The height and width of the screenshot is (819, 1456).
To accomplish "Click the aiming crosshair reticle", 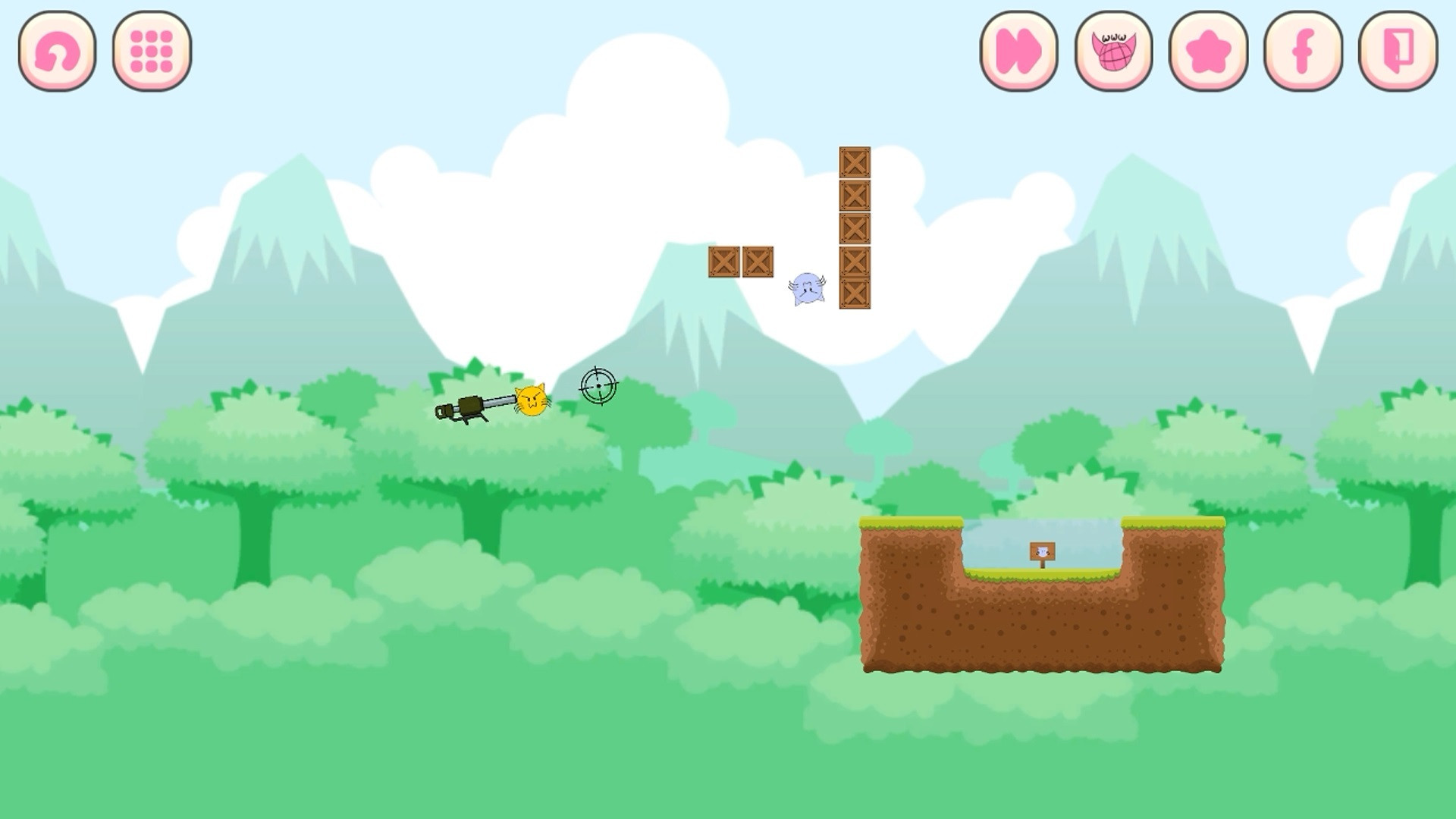I will pos(599,387).
